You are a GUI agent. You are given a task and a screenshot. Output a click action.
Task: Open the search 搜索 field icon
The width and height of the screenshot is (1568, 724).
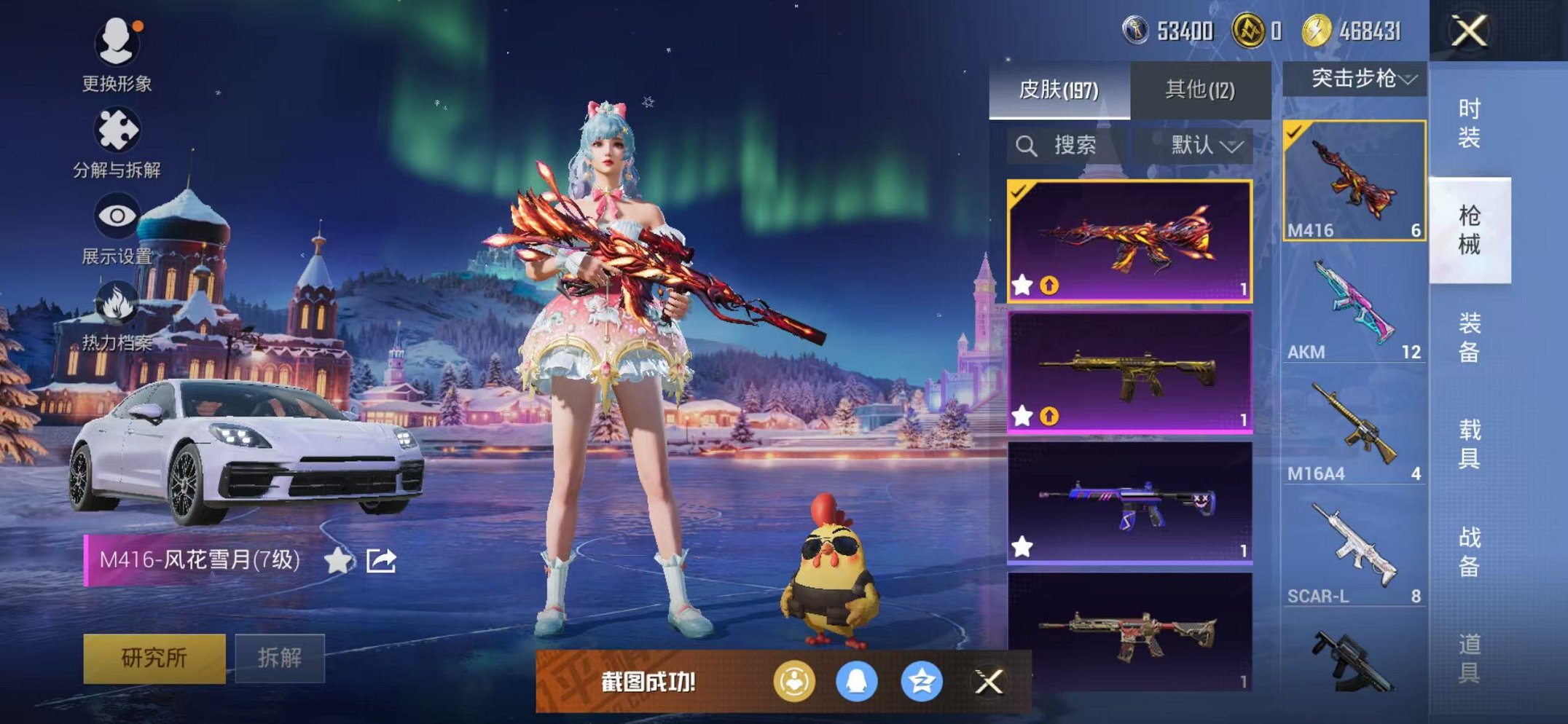click(x=1027, y=144)
